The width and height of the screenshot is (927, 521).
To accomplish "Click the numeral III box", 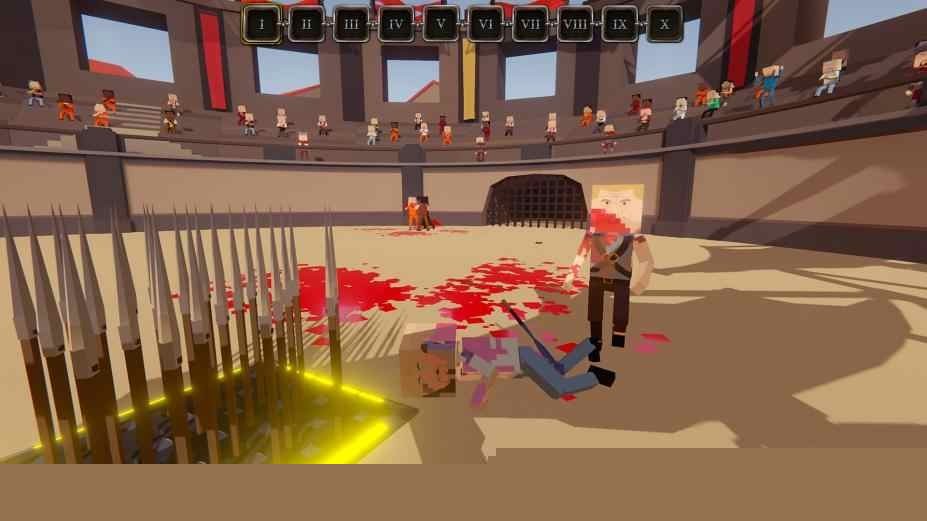I will point(351,24).
